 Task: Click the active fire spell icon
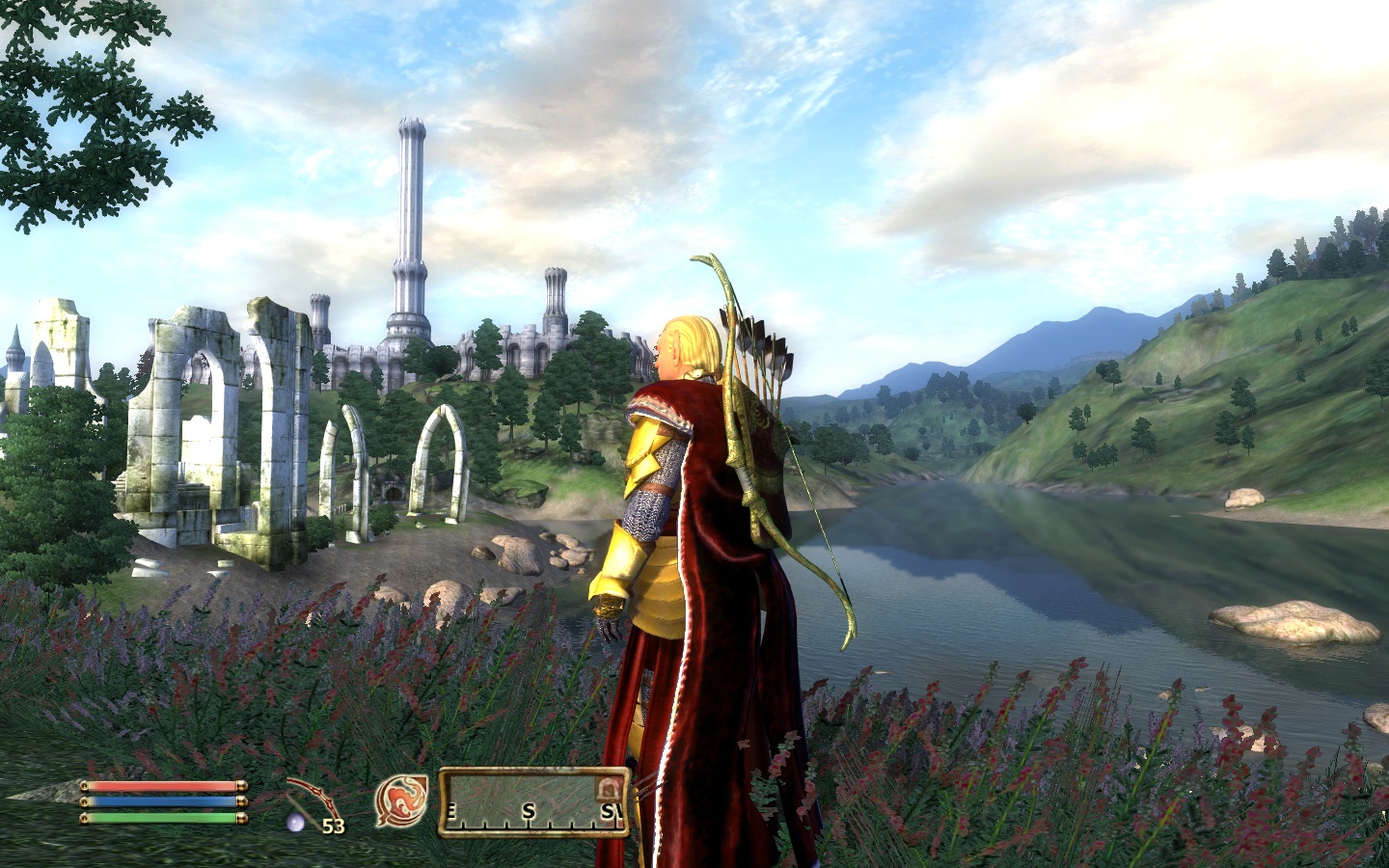(401, 801)
